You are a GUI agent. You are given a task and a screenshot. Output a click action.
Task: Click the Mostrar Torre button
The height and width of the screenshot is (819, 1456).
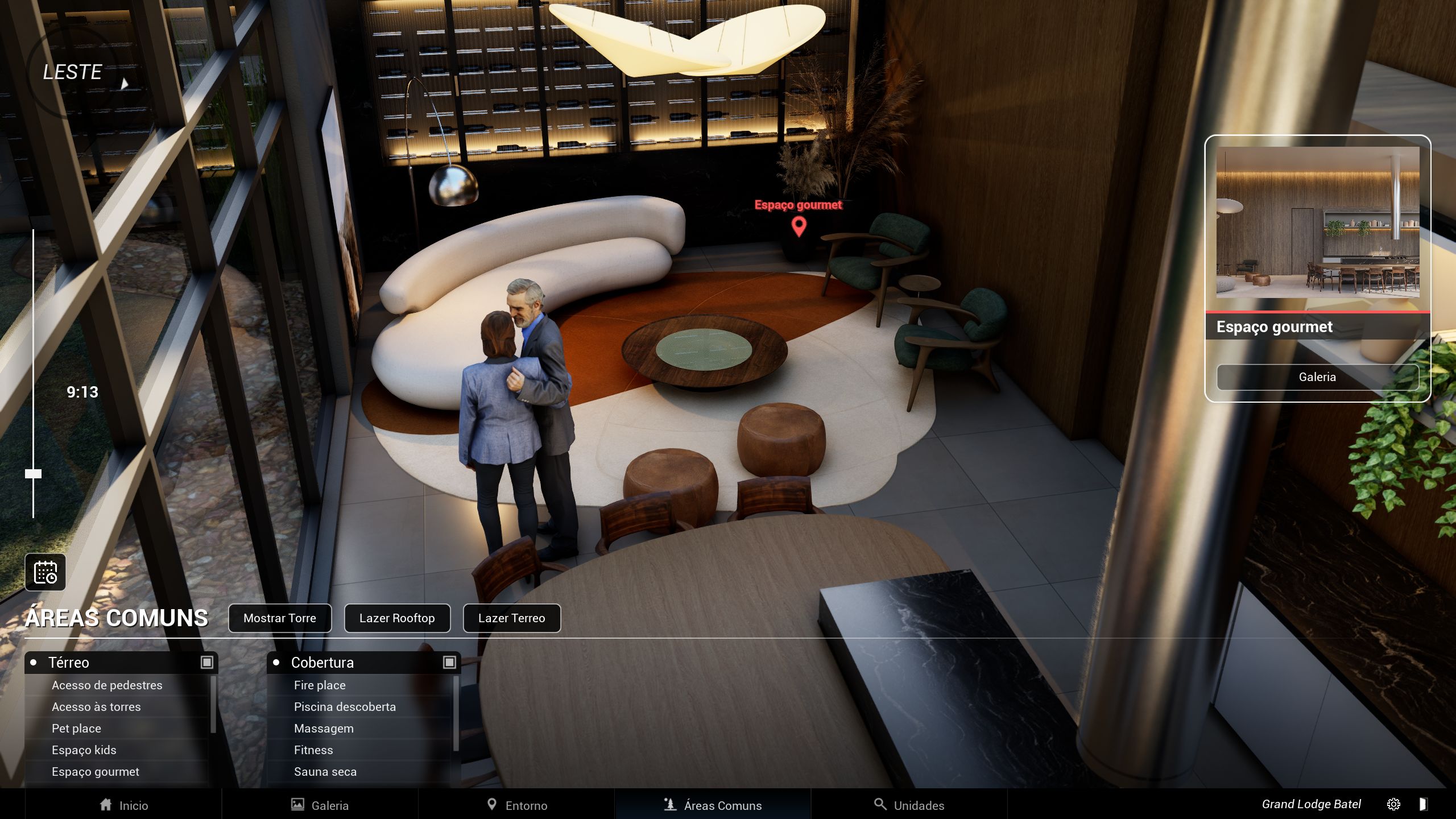279,618
